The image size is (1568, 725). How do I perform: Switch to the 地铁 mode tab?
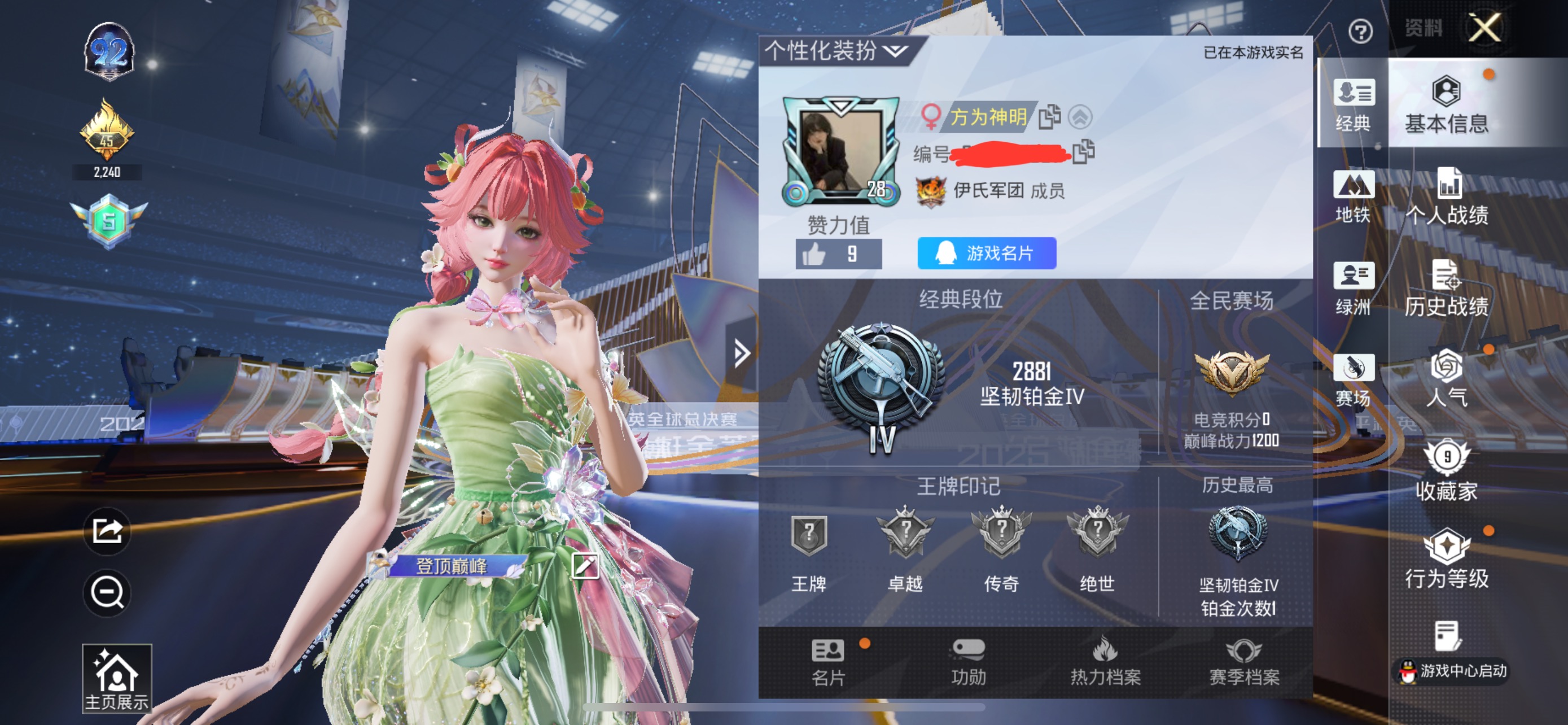[1352, 196]
